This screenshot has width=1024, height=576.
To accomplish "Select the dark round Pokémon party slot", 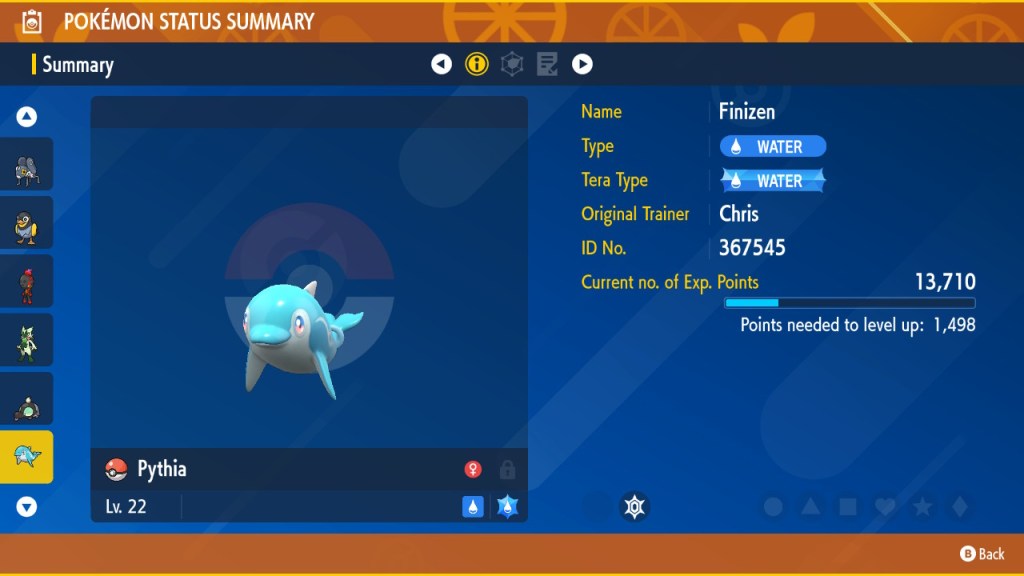I will pos(27,399).
